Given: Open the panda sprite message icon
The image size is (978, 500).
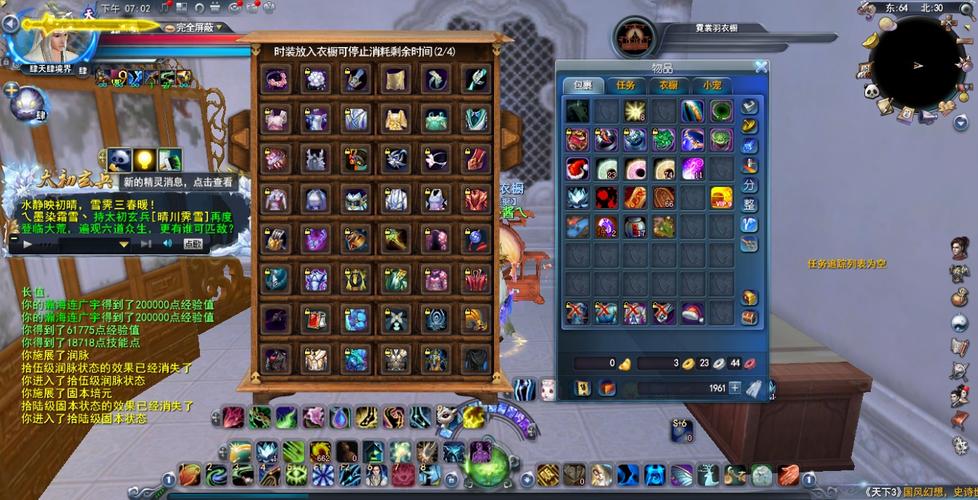Looking at the screenshot, I should [x=120, y=159].
